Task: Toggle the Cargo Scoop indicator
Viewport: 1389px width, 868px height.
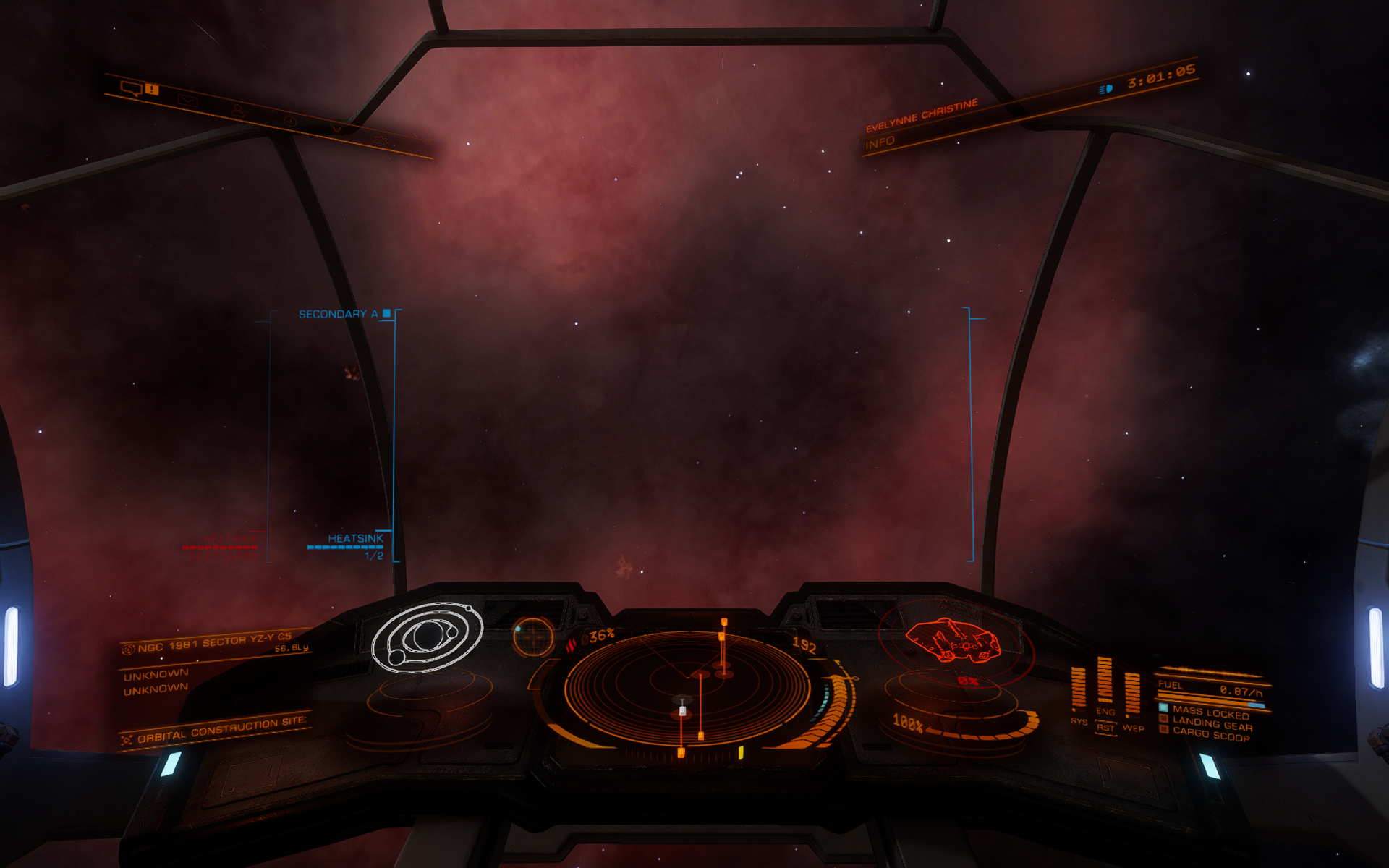Action: coord(1210,734)
